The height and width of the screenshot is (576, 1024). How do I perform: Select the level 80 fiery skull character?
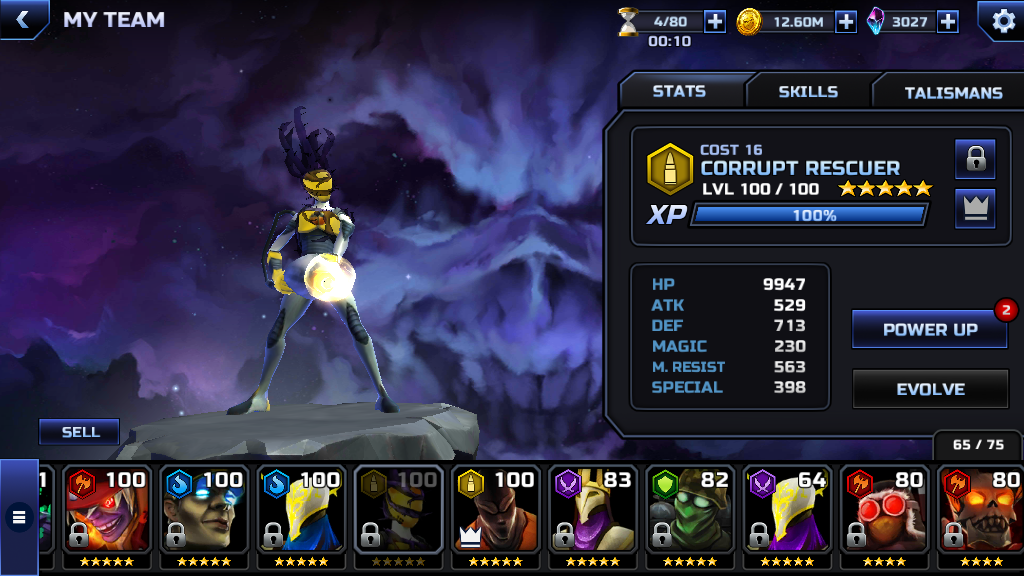[x=980, y=514]
